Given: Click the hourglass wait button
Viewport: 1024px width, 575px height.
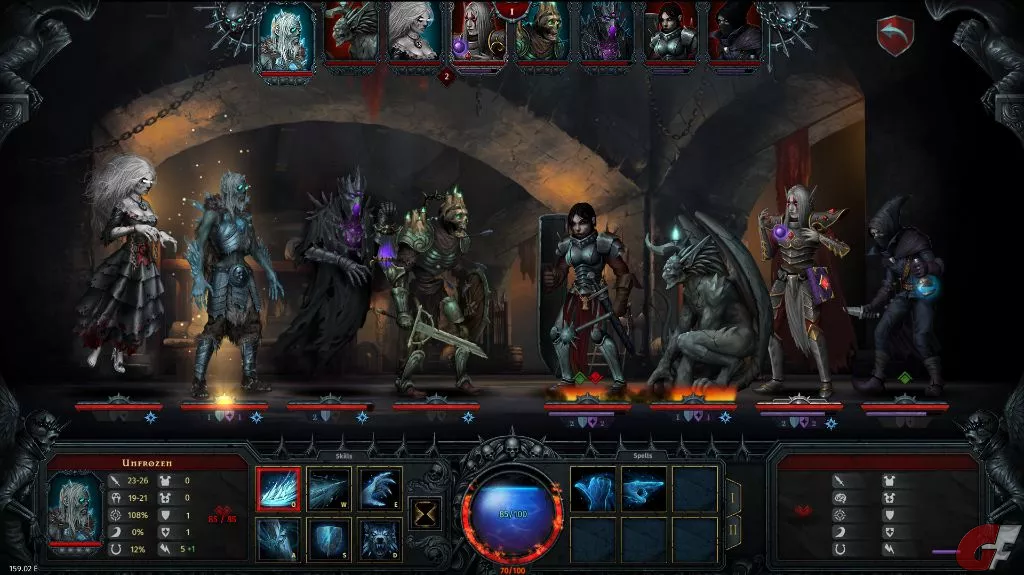Looking at the screenshot, I should [x=425, y=514].
